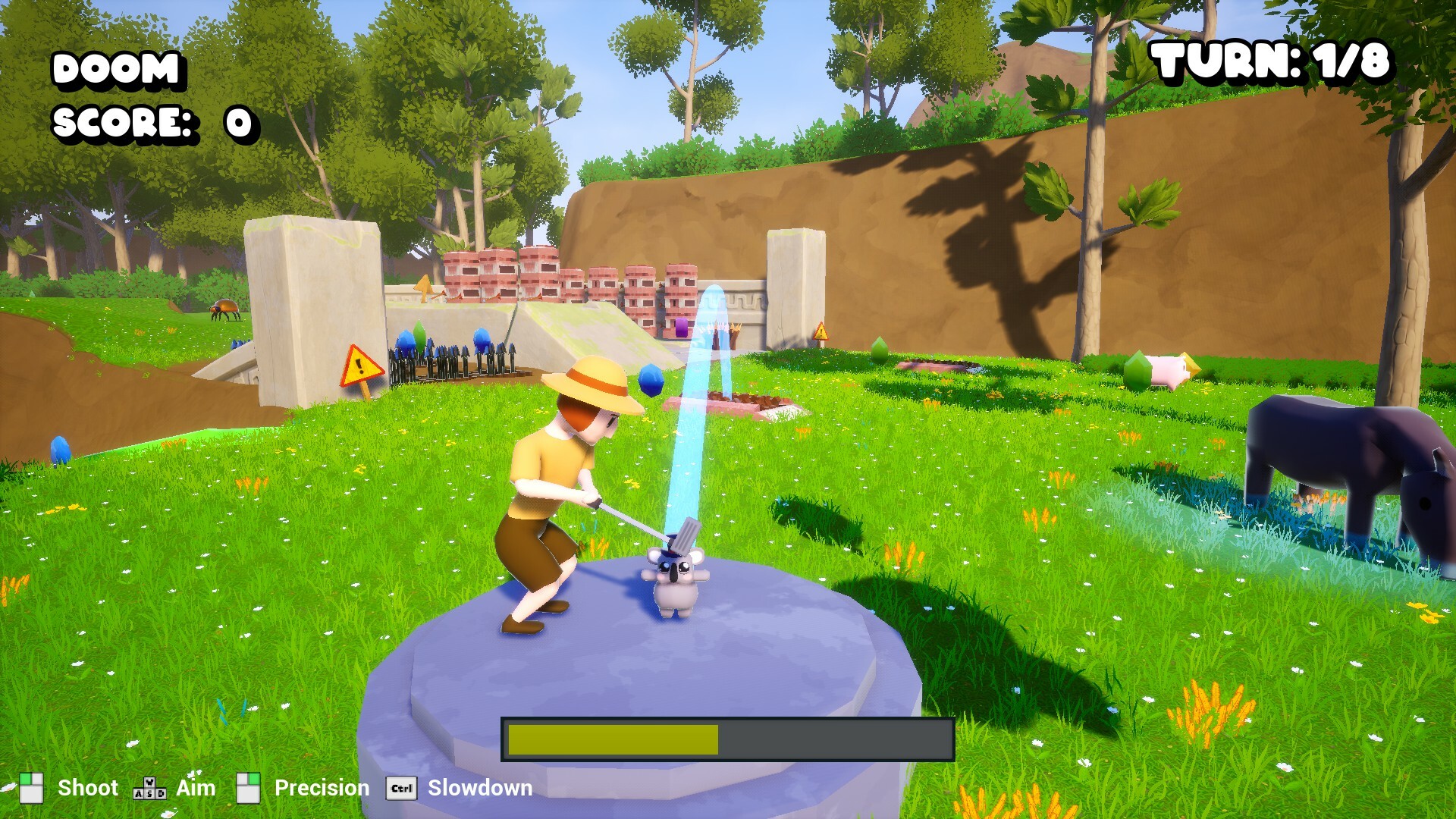Click the beetle on the left cliff edge
Viewport: 1456px width, 819px height.
(224, 308)
